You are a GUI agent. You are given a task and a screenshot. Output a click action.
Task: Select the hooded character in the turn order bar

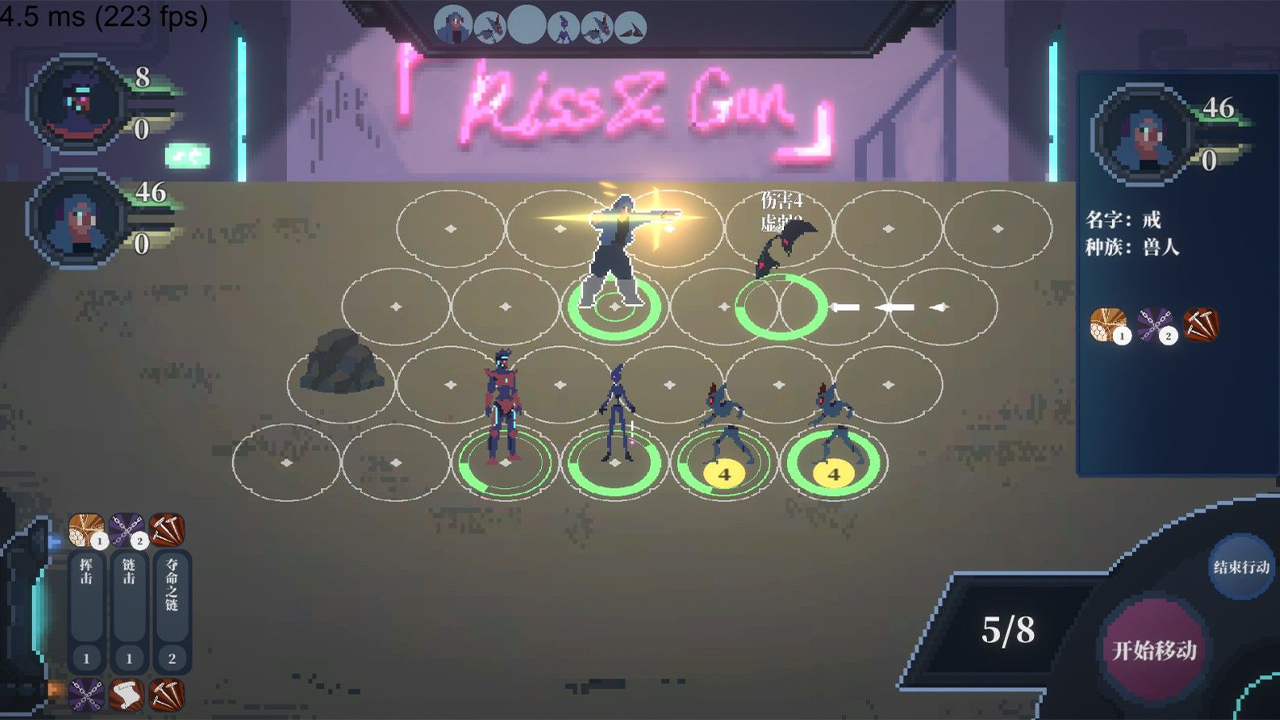coord(454,25)
